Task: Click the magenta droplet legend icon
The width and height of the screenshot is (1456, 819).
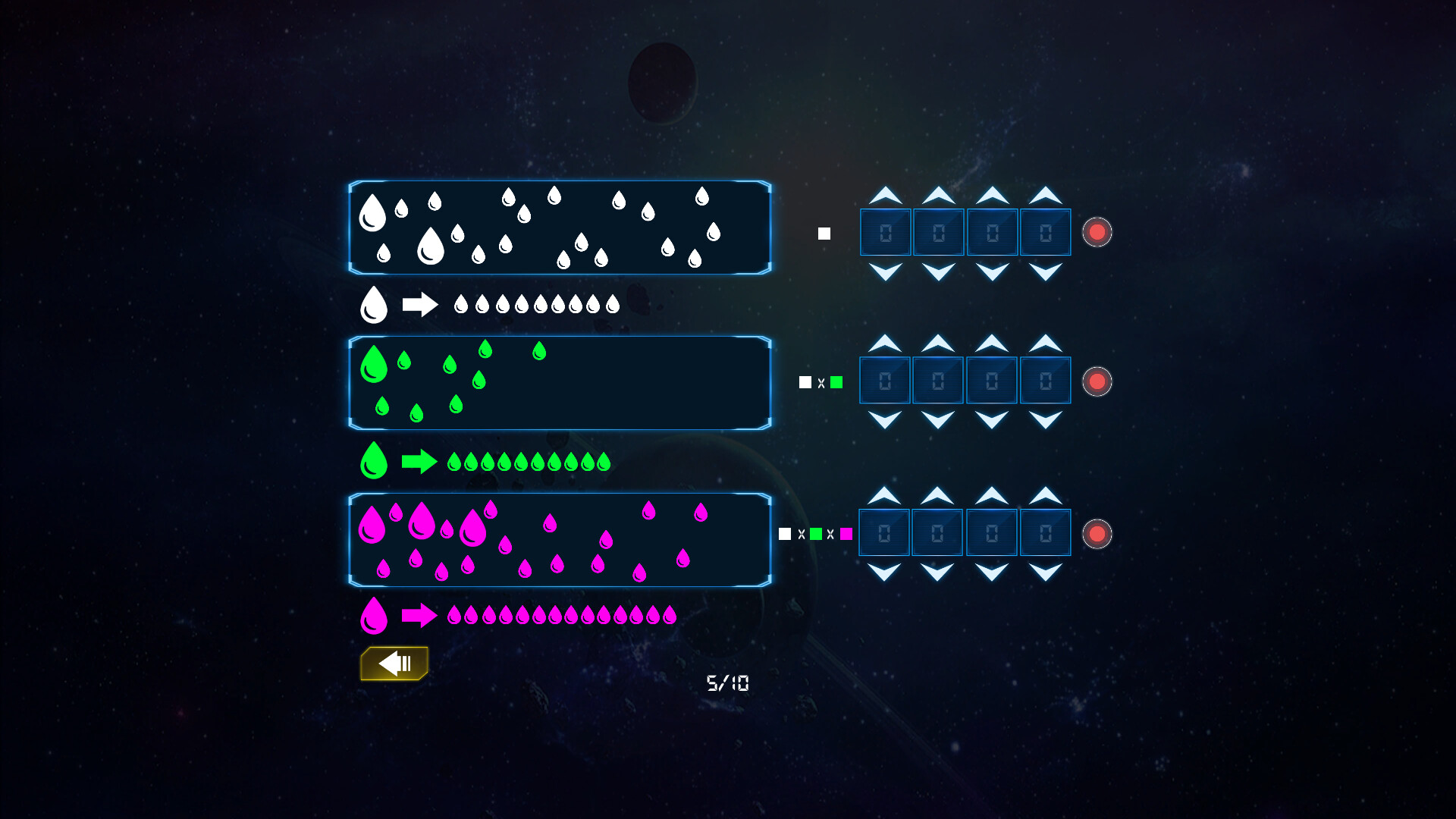Action: (373, 617)
